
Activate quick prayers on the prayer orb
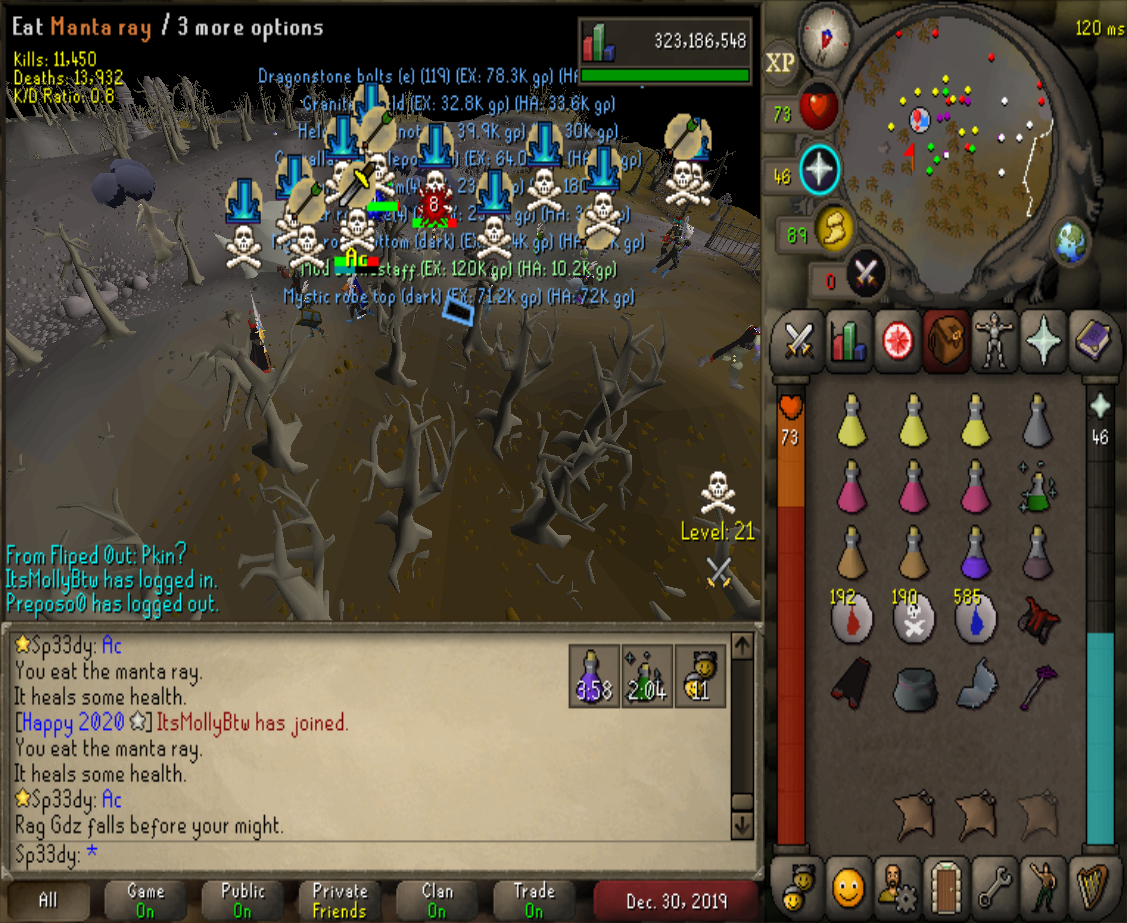[819, 171]
